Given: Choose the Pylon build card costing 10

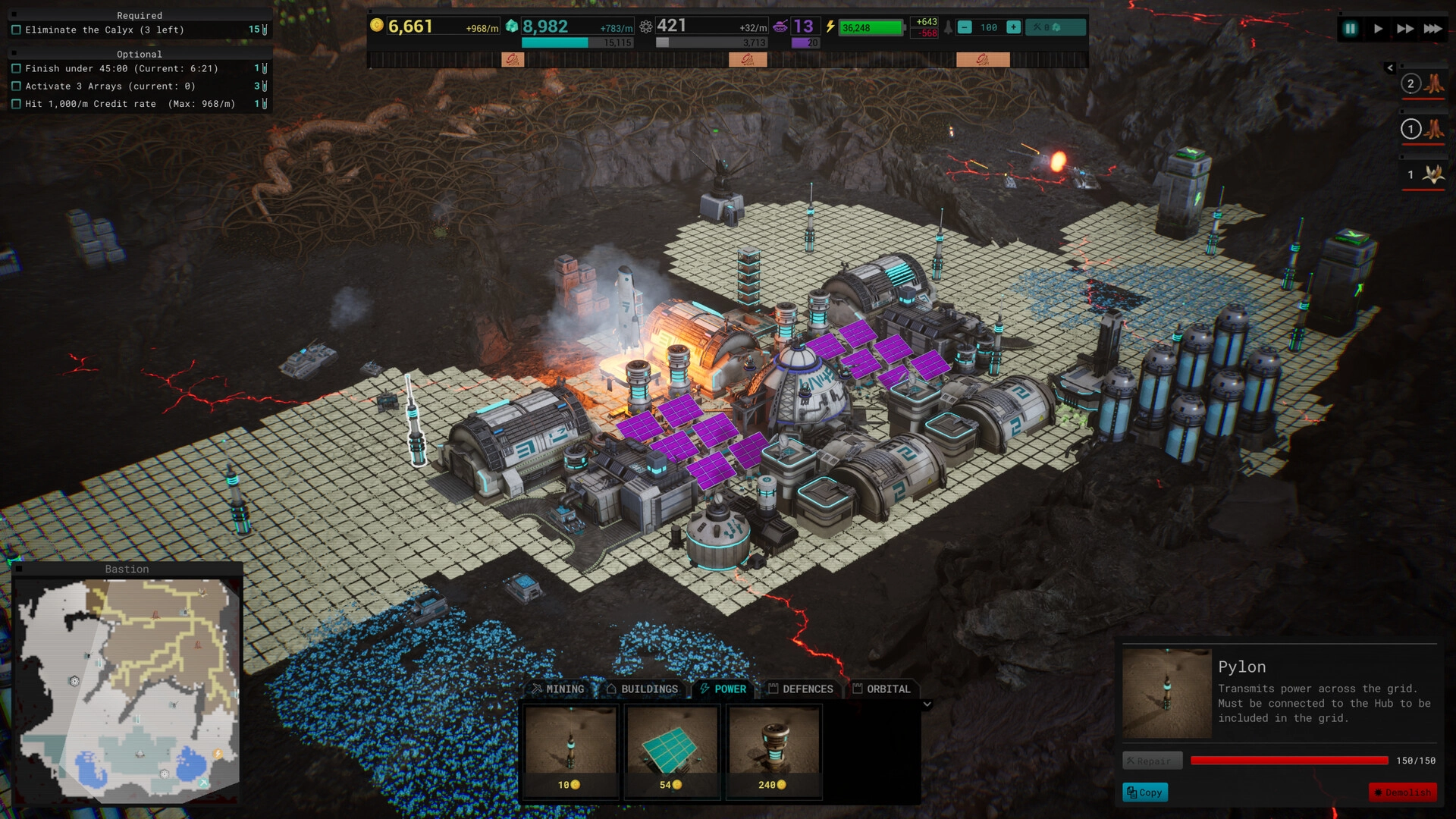Looking at the screenshot, I should (x=570, y=751).
